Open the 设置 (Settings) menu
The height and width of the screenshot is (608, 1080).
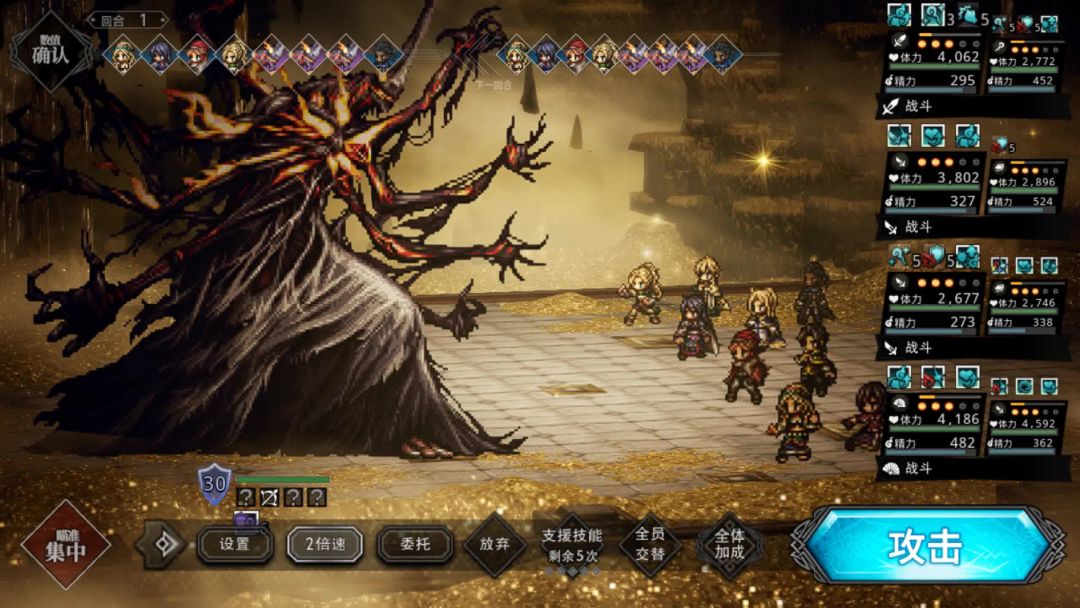pos(235,545)
